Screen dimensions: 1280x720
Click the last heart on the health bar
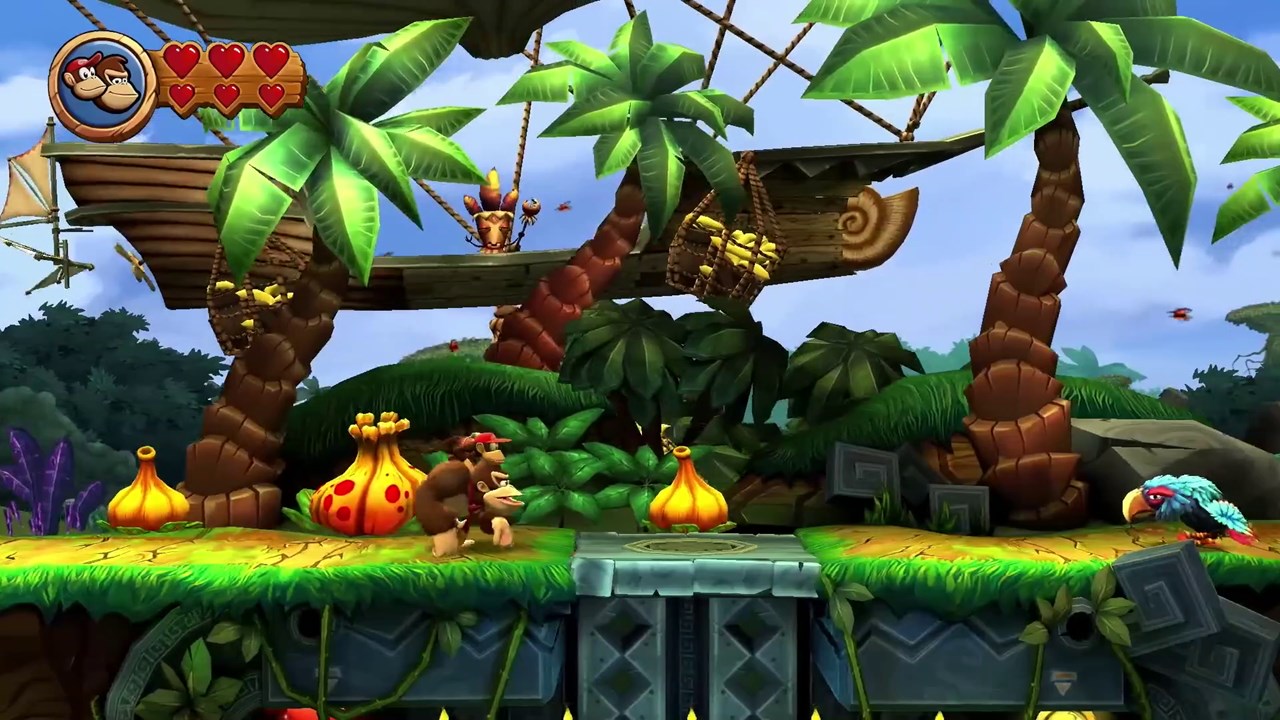coord(272,97)
